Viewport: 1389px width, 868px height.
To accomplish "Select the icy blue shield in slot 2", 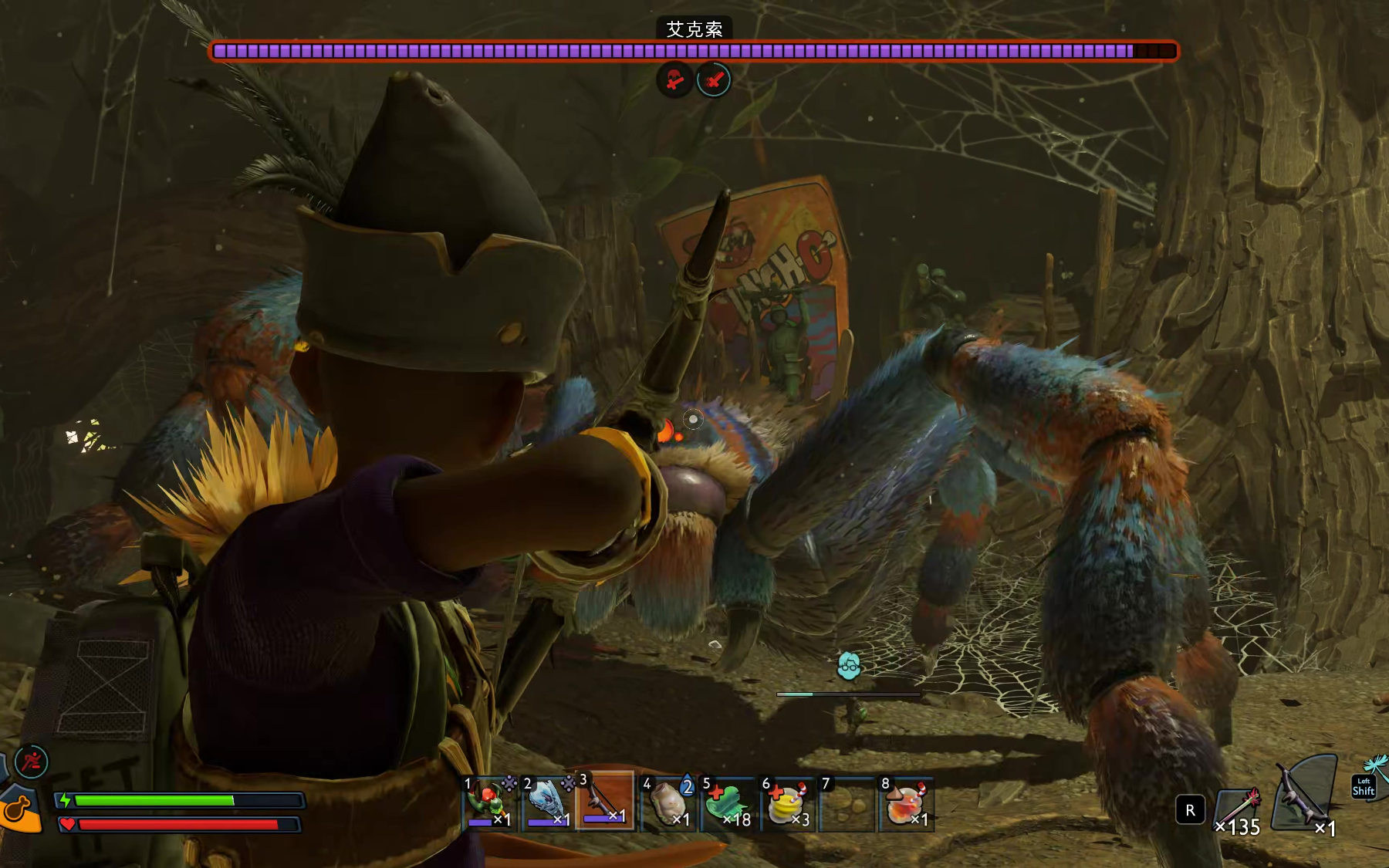I will coord(548,804).
